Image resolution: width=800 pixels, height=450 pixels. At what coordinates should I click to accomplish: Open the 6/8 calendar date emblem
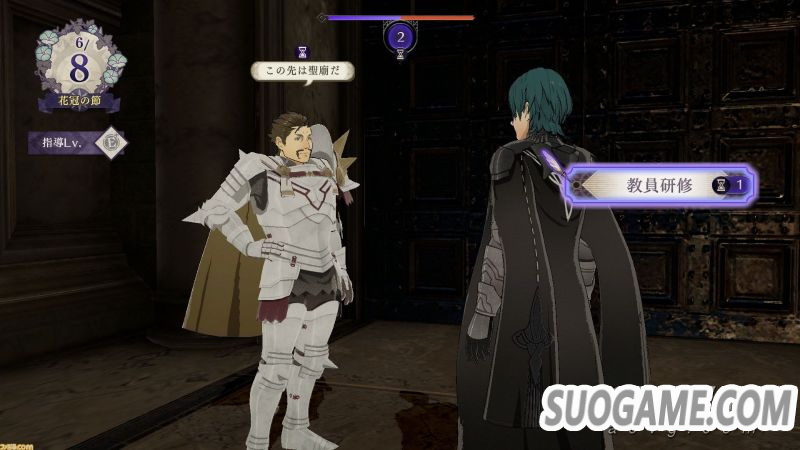coord(78,62)
